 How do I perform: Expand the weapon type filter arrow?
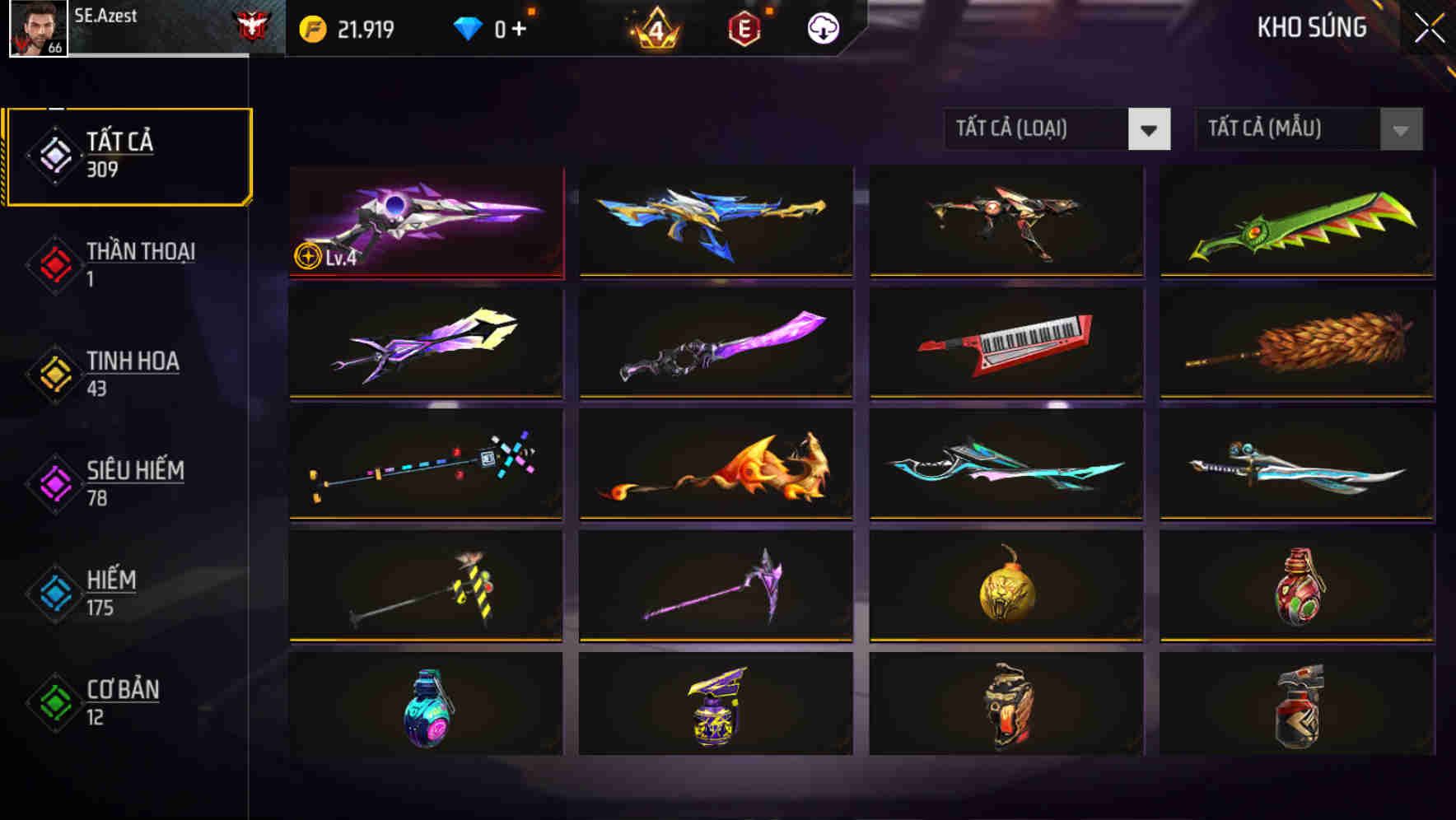(x=1150, y=129)
